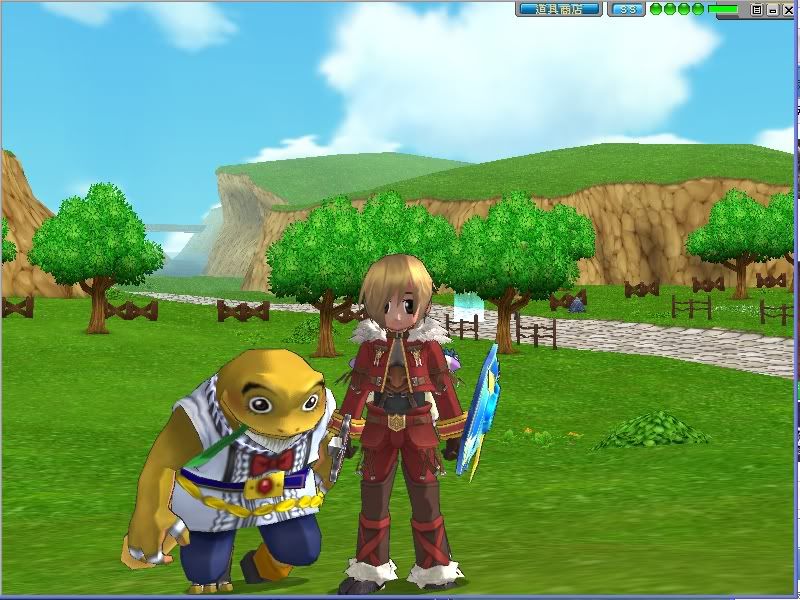This screenshot has height=600, width=800.
Task: Open the 道具商店 item shop
Action: coord(558,9)
